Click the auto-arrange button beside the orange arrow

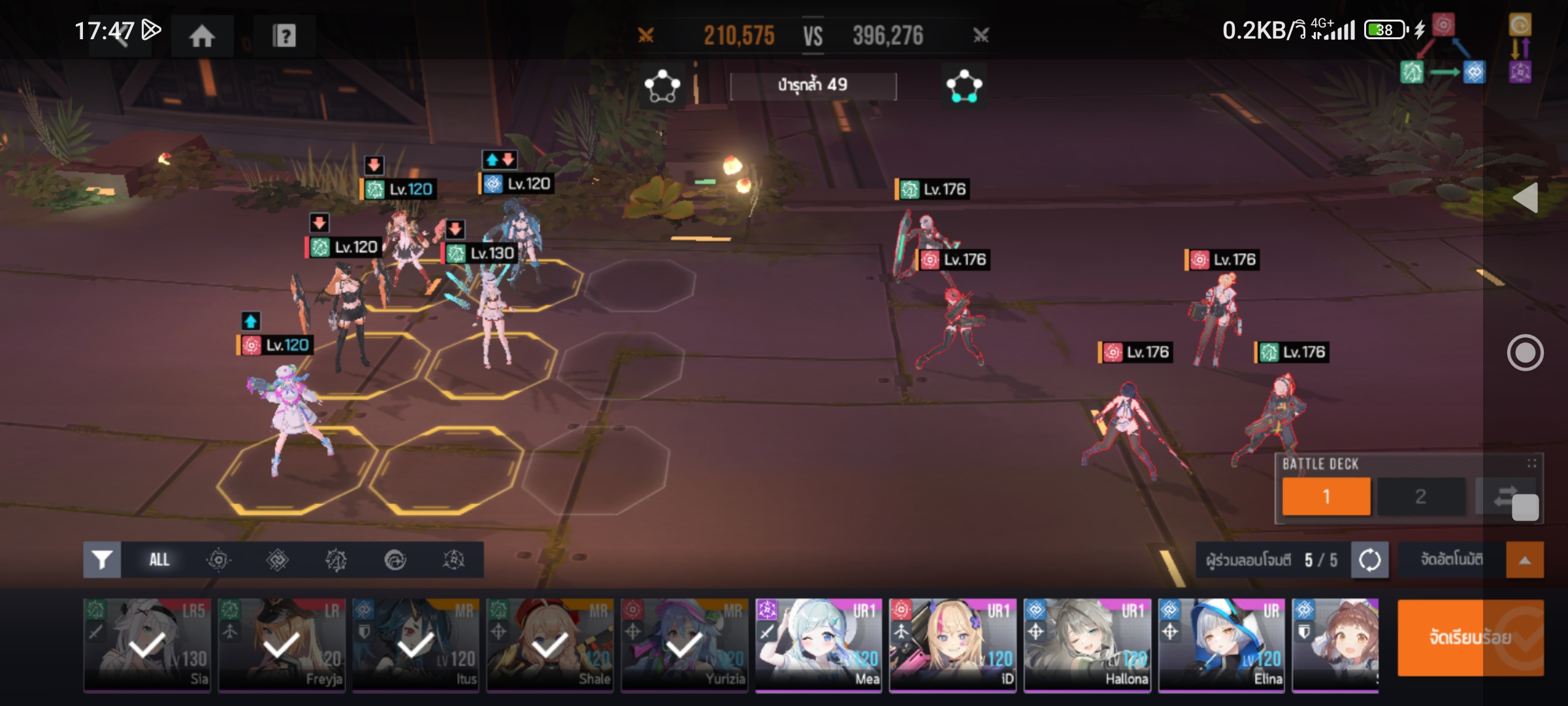(x=1452, y=560)
